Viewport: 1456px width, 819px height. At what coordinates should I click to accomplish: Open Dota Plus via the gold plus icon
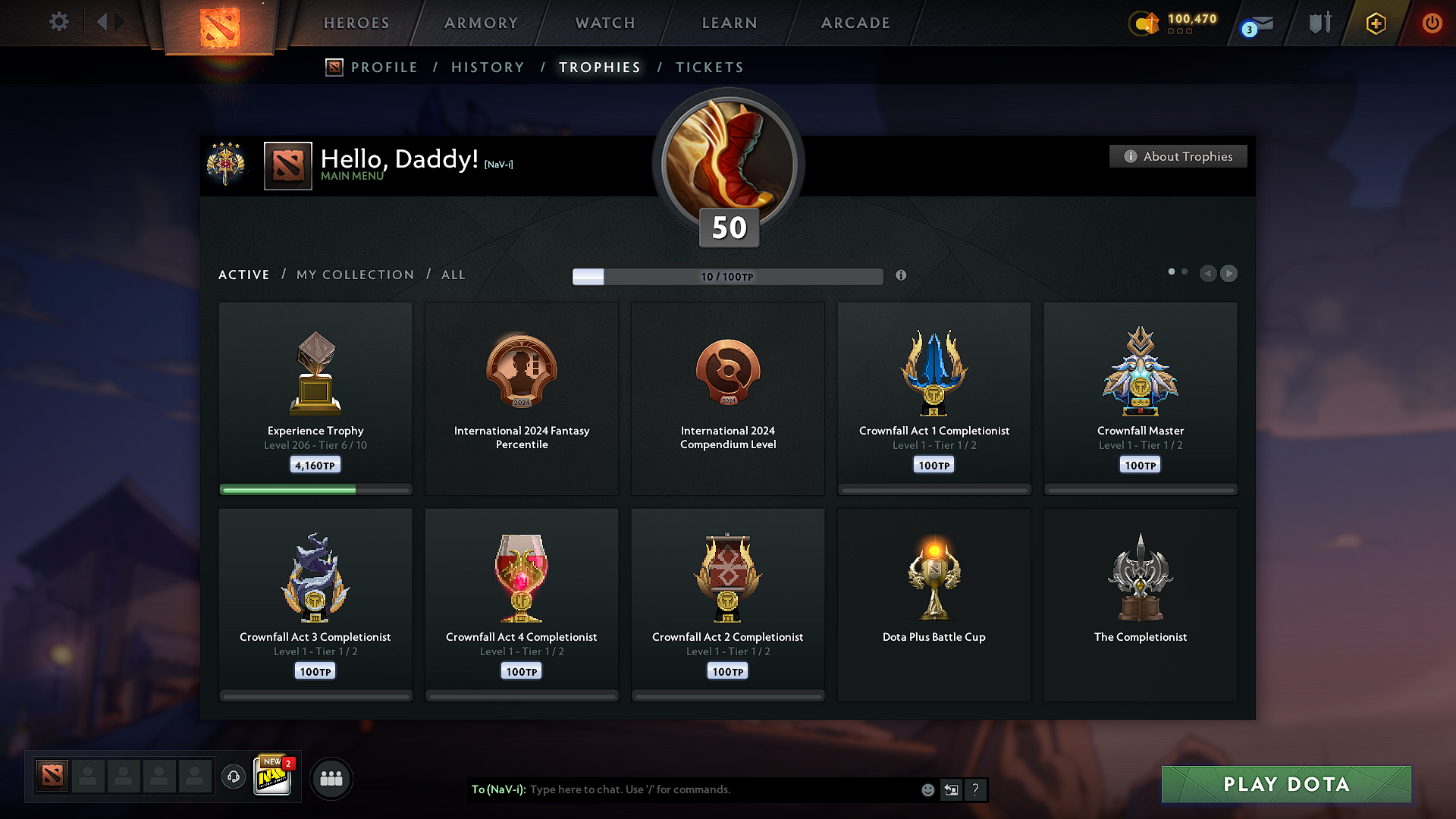pyautogui.click(x=1375, y=24)
